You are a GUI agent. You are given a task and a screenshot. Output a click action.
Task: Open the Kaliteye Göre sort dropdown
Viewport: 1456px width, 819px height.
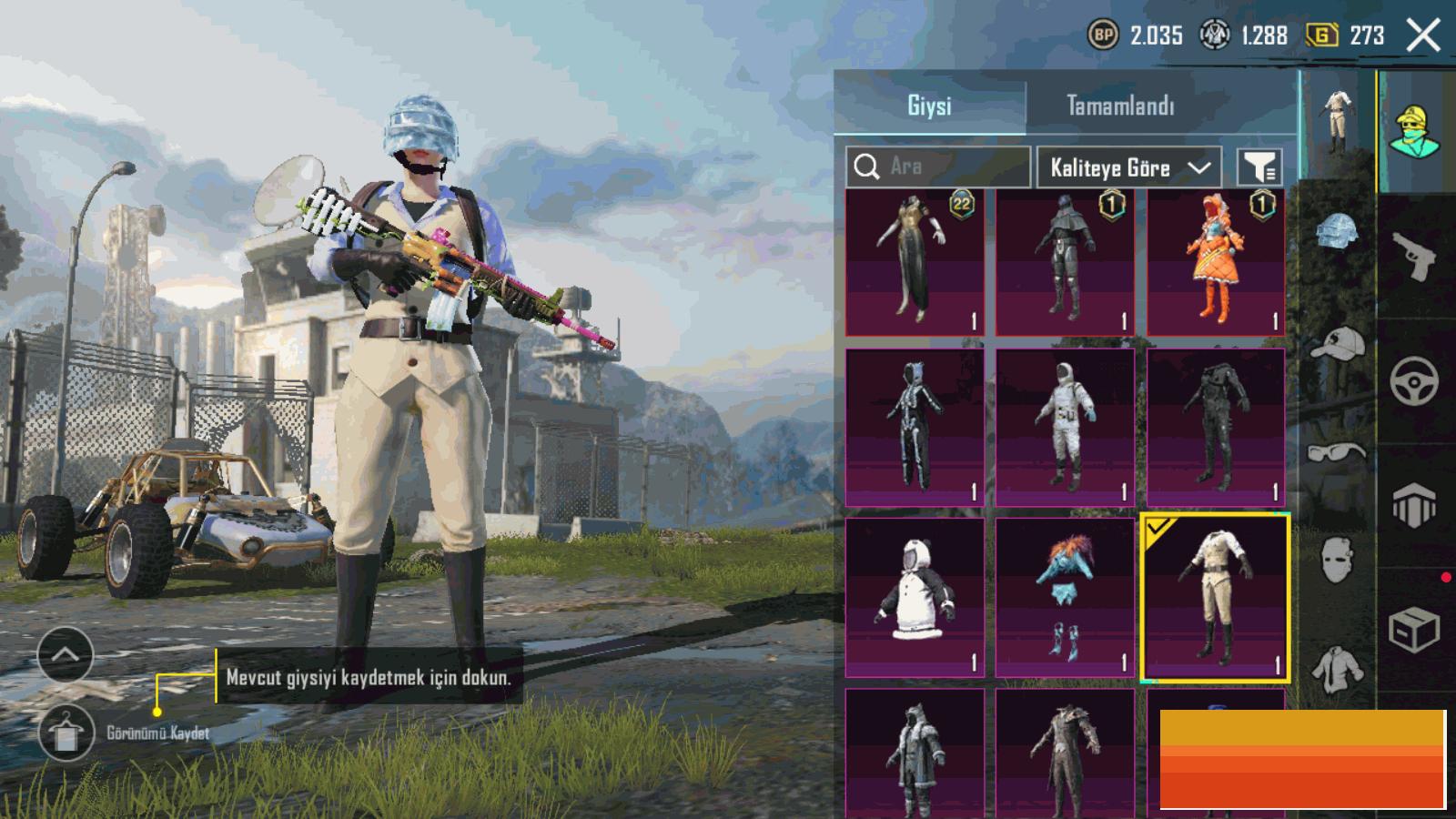click(x=1128, y=167)
